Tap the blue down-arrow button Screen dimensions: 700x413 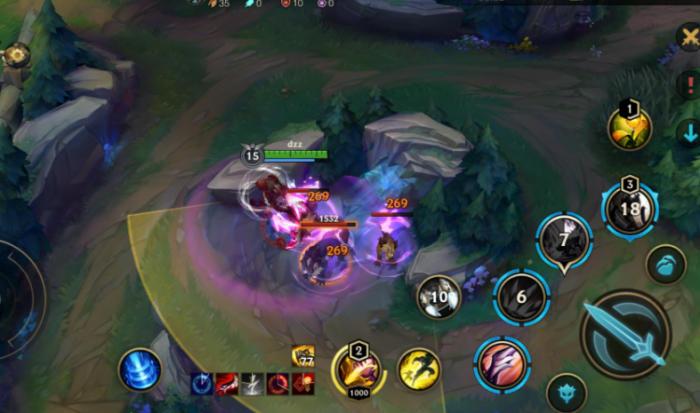pos(689,133)
